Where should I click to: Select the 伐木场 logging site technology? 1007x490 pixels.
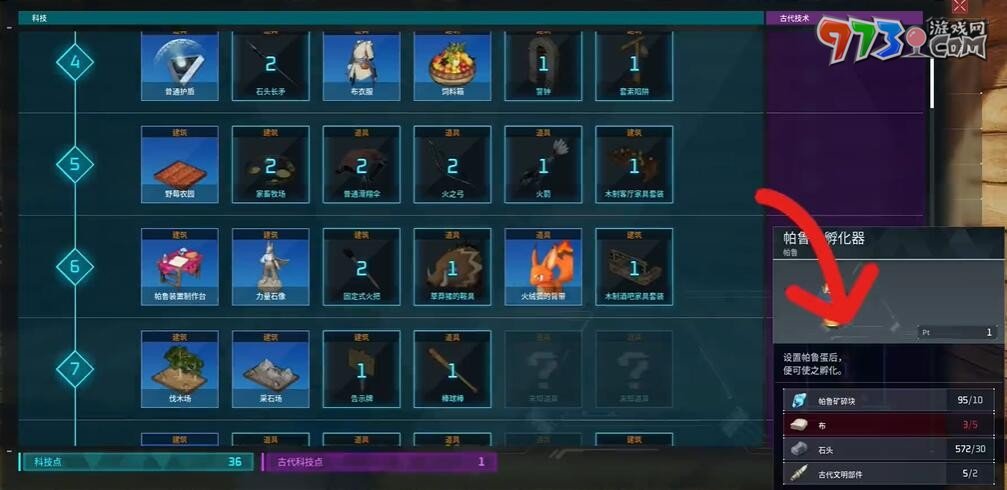[180, 369]
